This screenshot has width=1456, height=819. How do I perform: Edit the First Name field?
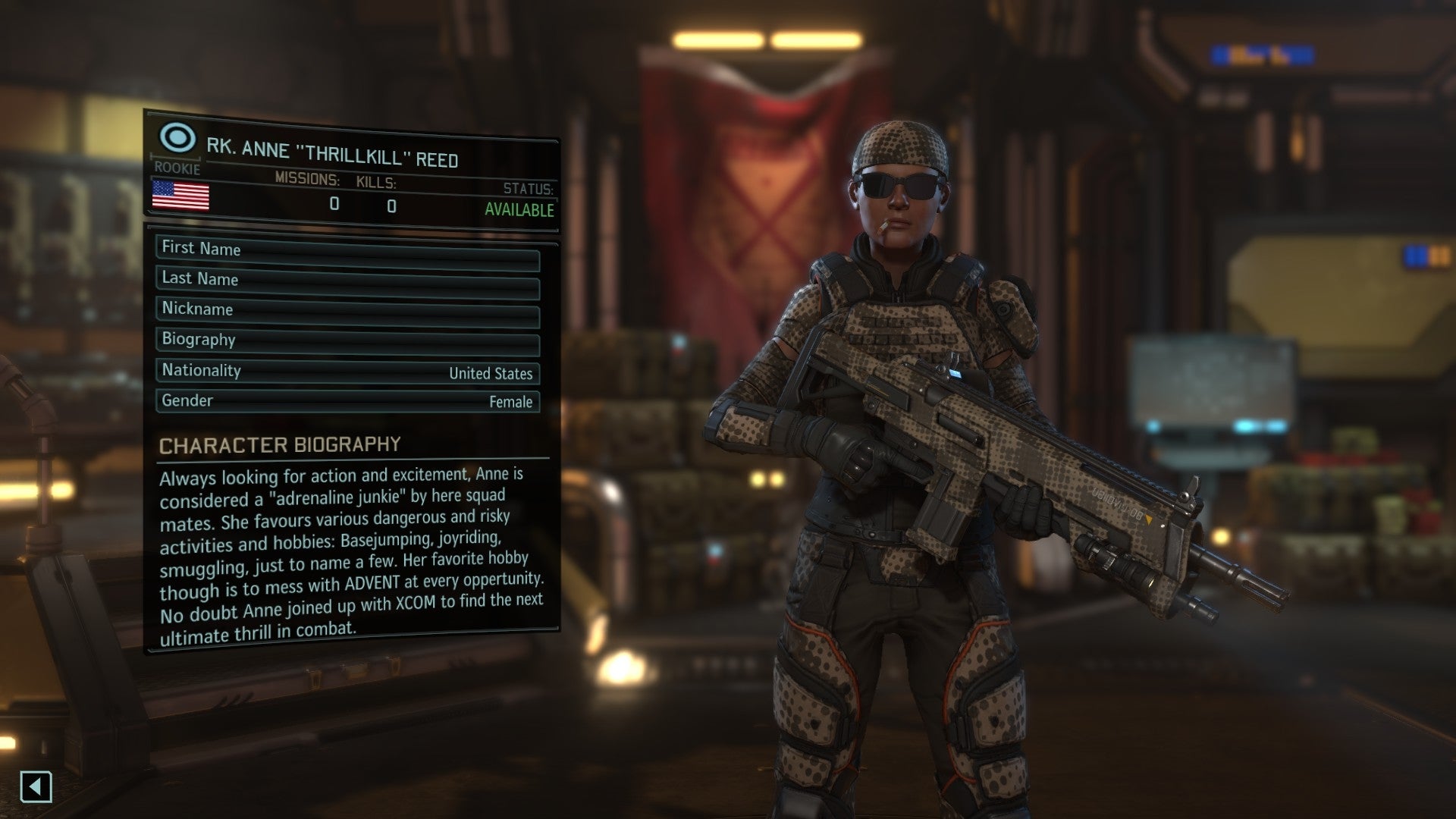347,250
